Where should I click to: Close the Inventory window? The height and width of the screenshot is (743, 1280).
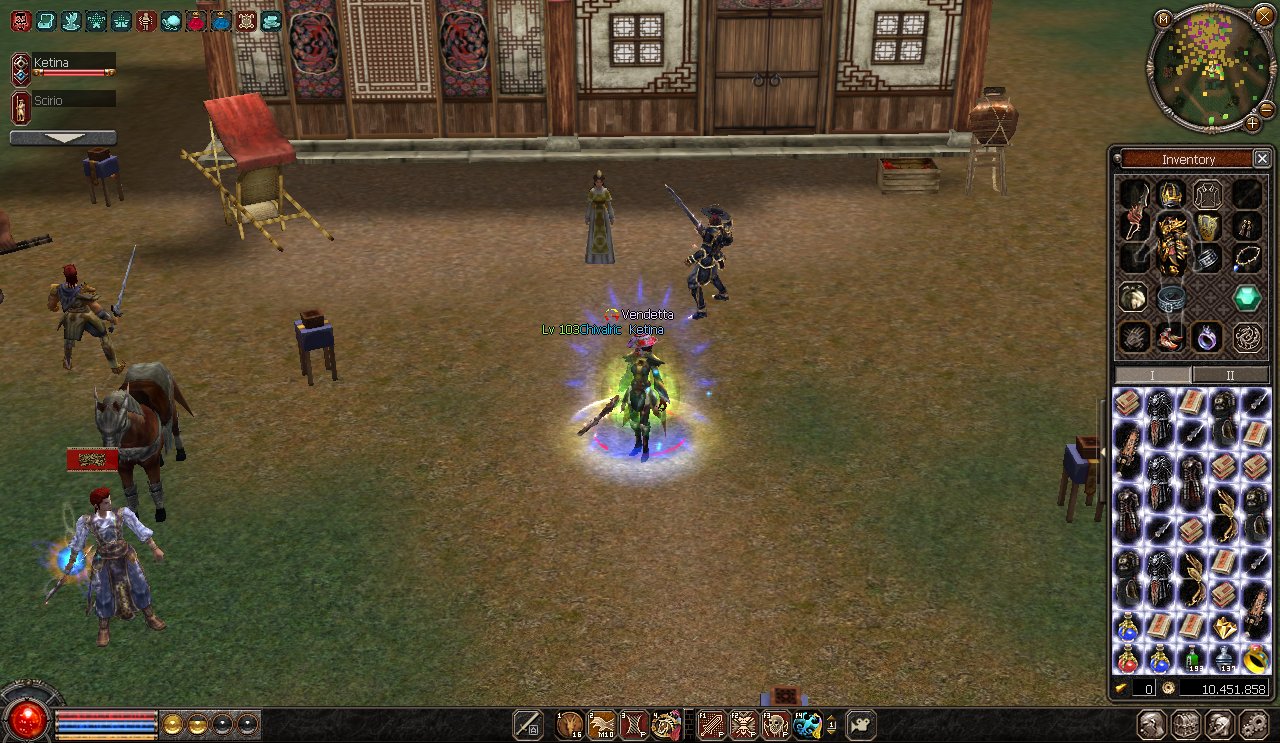1262,159
